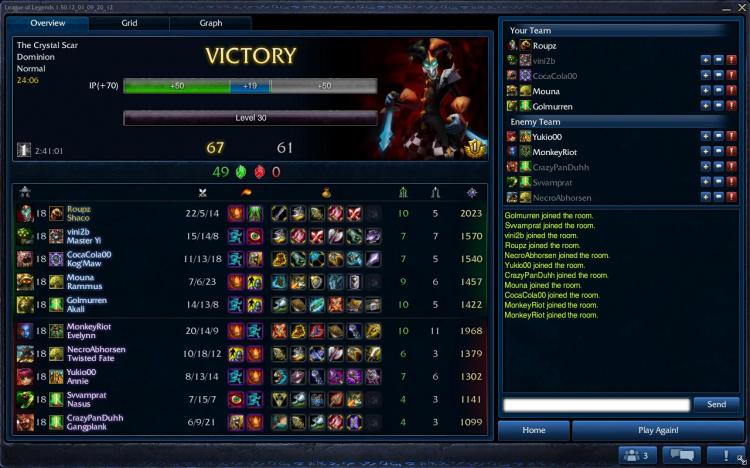This screenshot has width=750, height=468.
Task: Add Mouna as friend with plus button
Action: pos(705,90)
